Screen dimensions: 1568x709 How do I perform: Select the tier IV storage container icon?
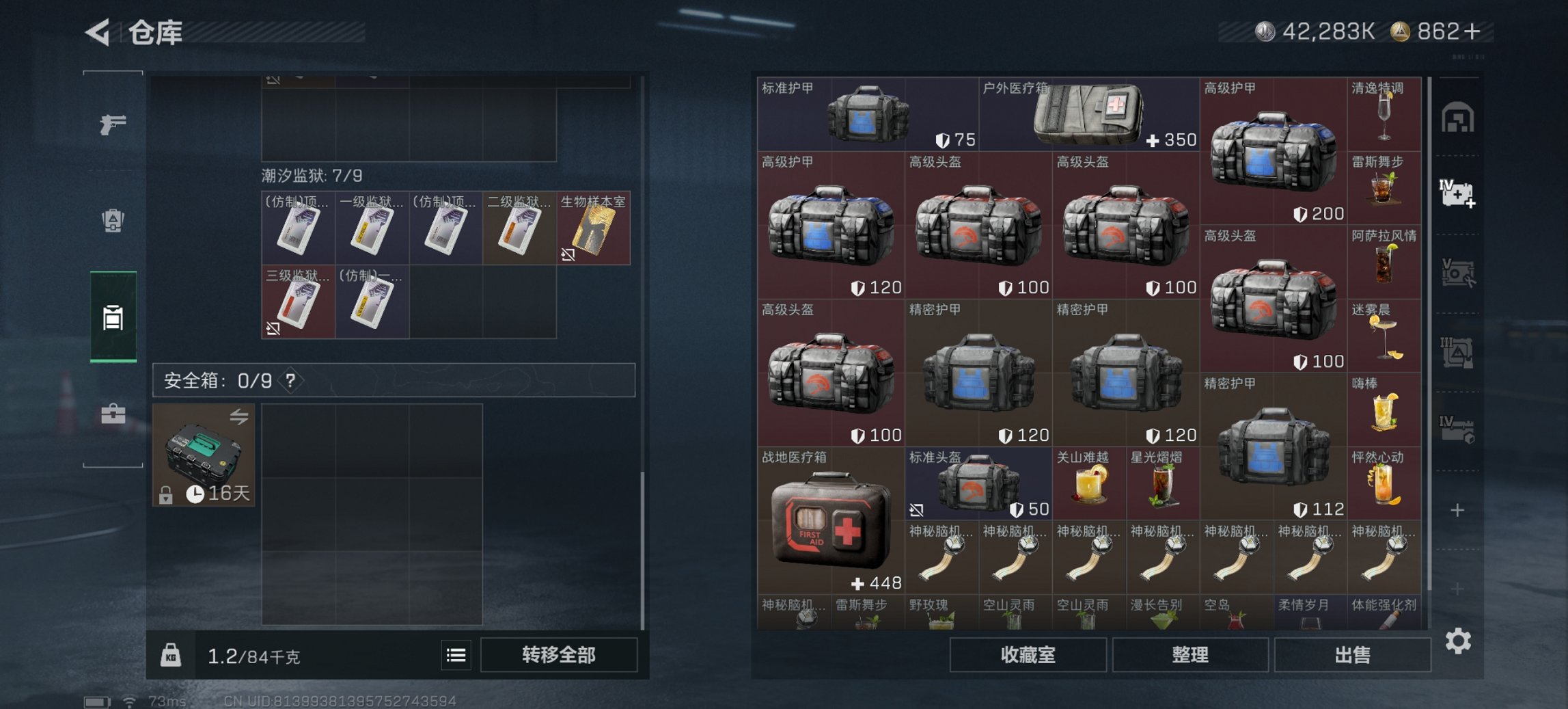point(1458,431)
